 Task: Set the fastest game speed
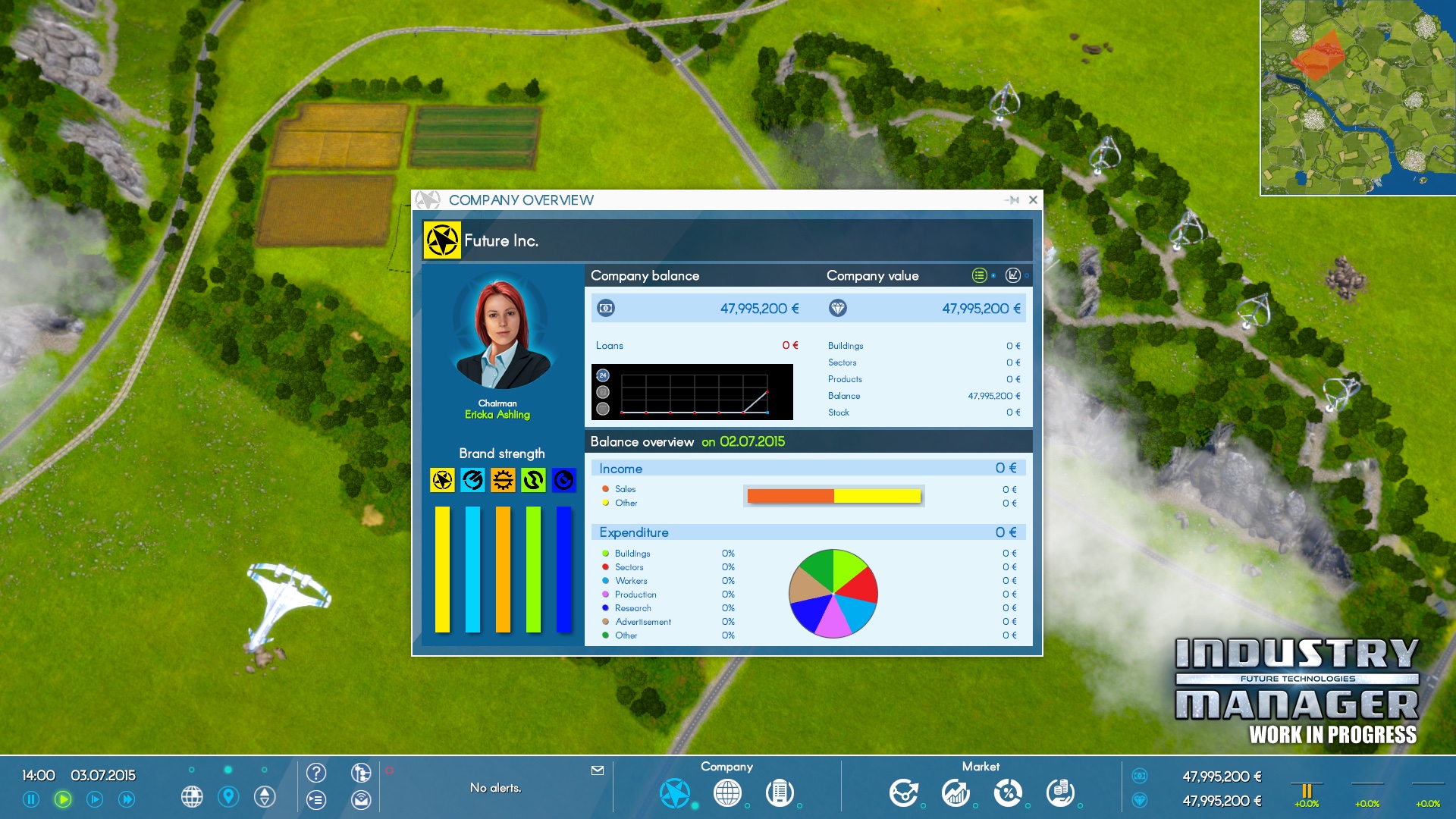pyautogui.click(x=127, y=799)
